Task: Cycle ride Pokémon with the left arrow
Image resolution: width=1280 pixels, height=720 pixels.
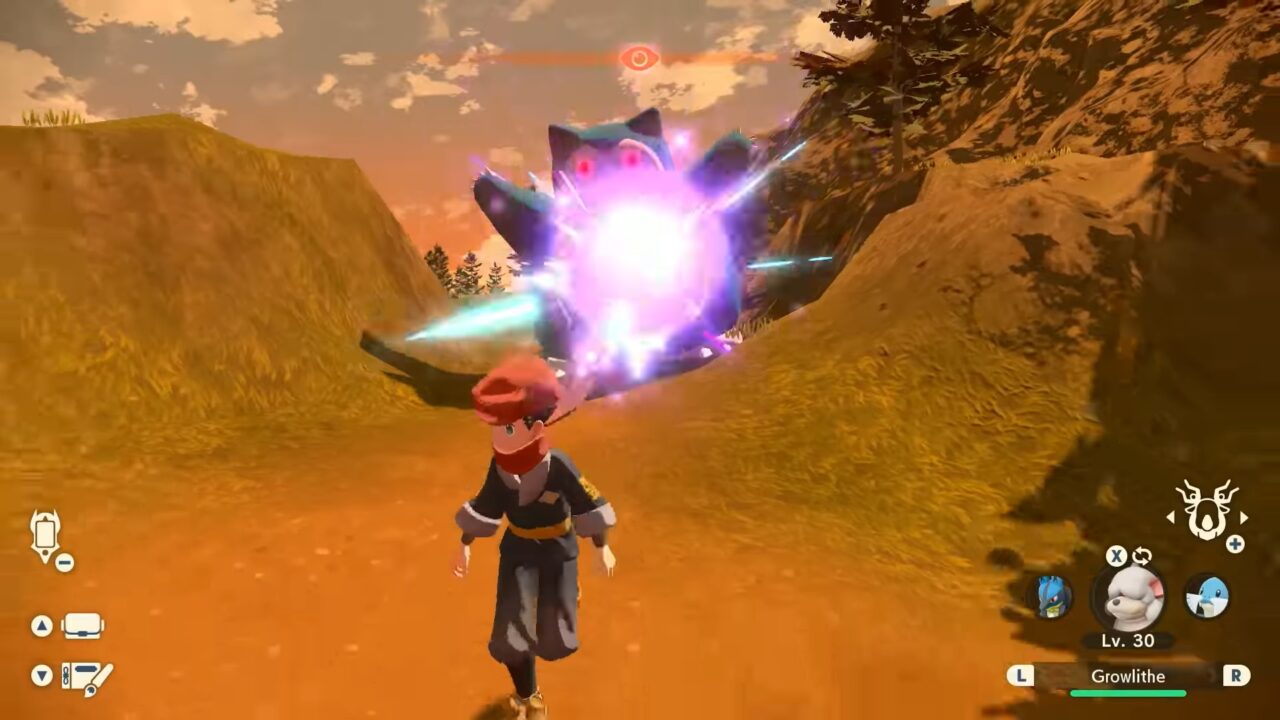Action: (1170, 517)
